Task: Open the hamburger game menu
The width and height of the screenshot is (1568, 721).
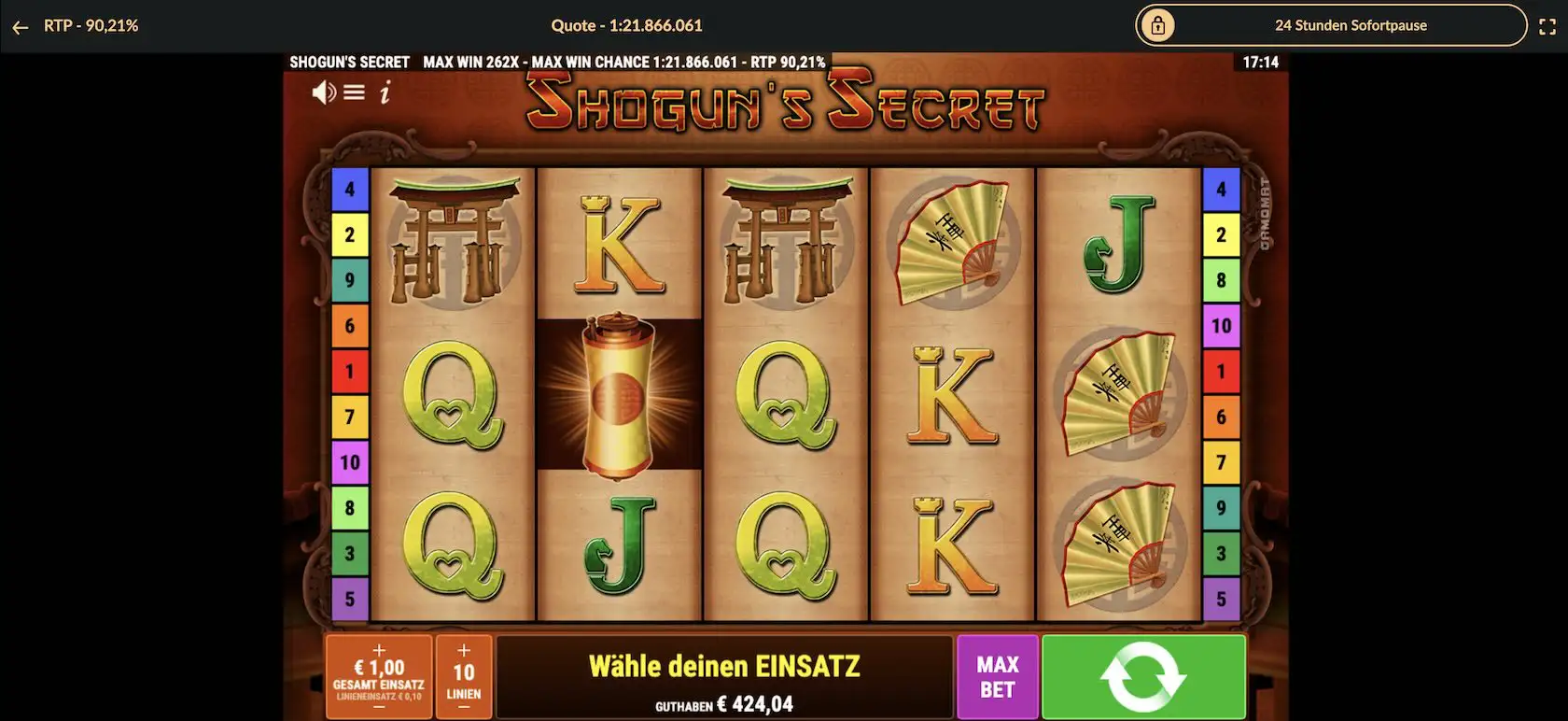Action: point(354,92)
